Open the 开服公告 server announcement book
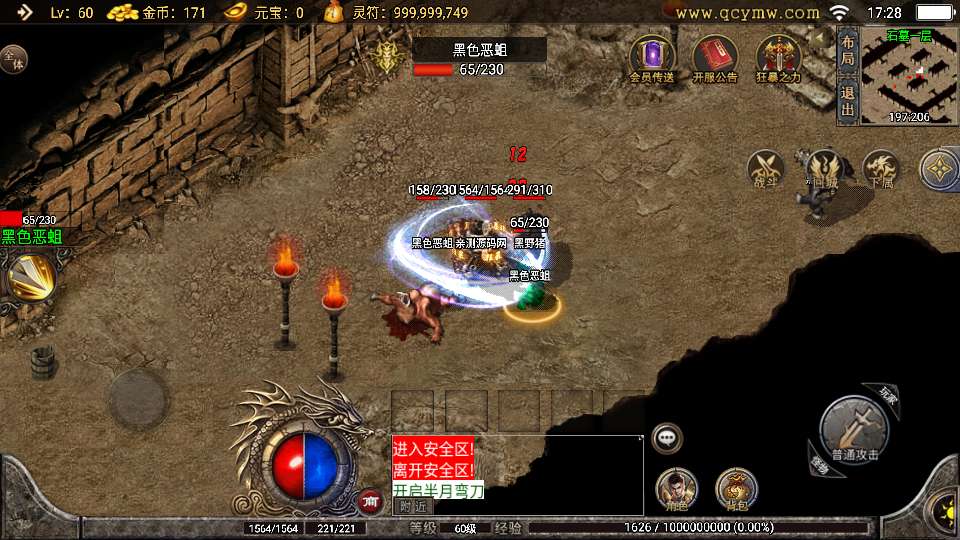The image size is (960, 540). tap(715, 57)
